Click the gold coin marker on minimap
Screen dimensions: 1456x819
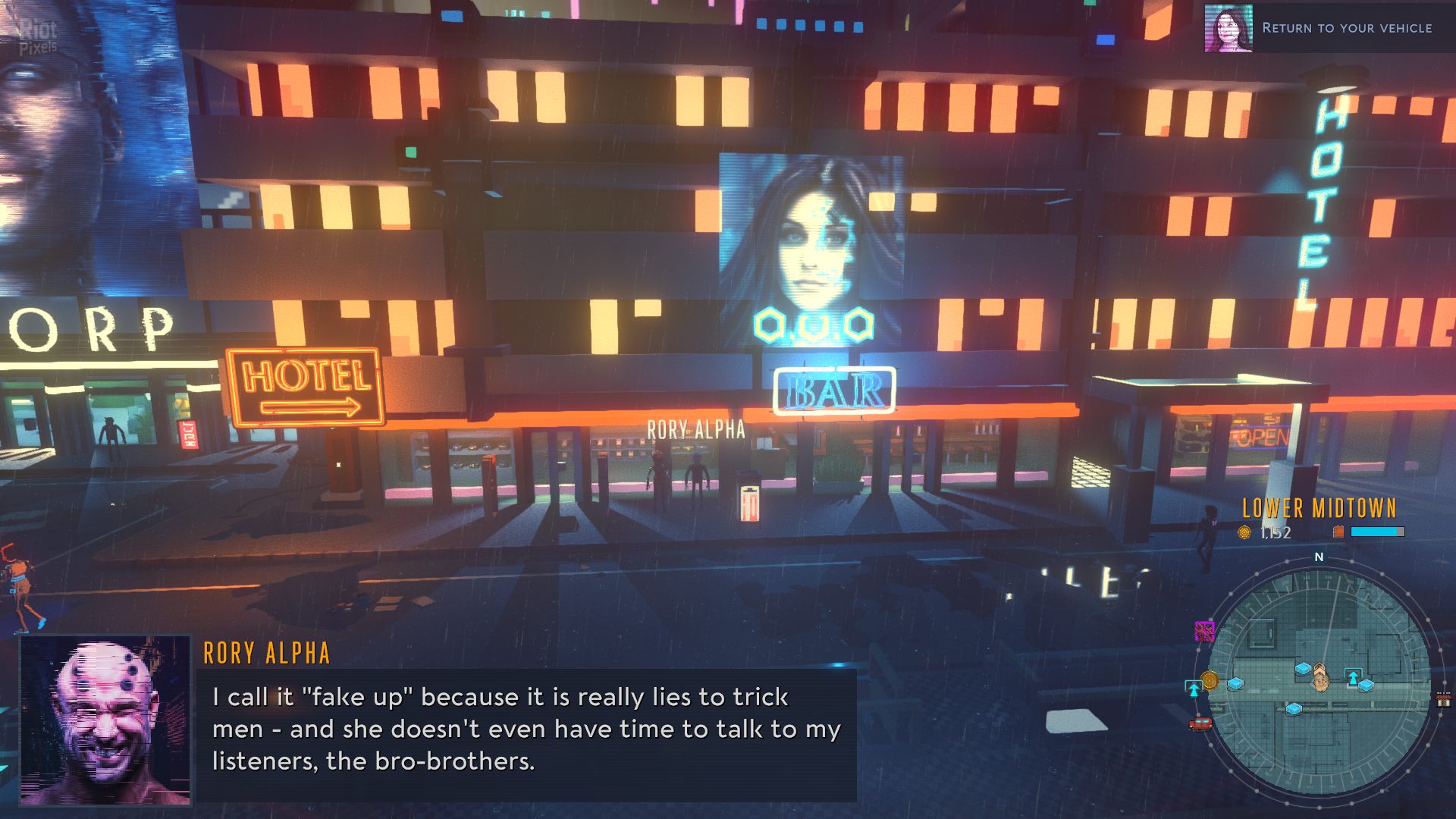(1210, 680)
